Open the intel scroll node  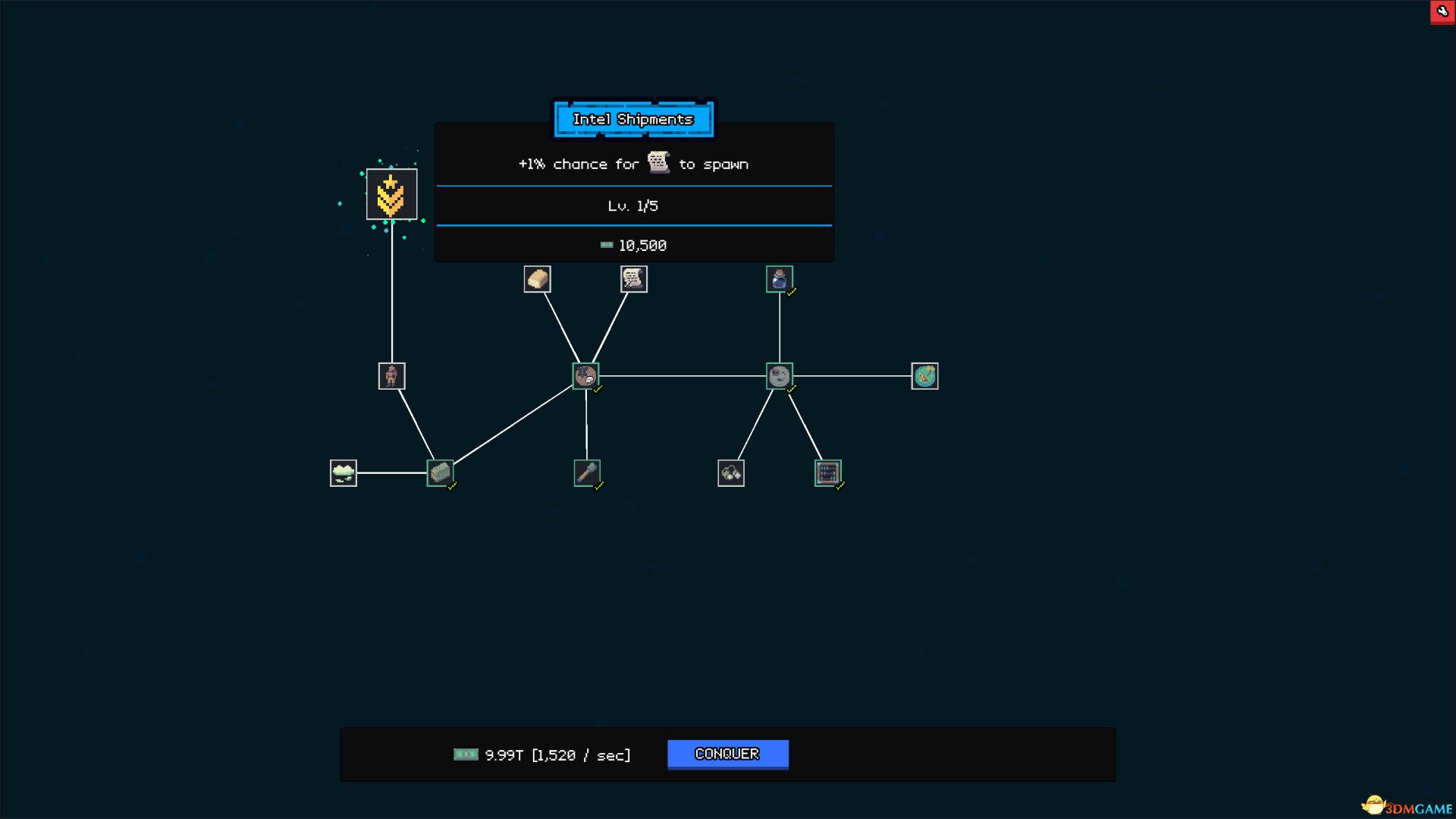(634, 279)
